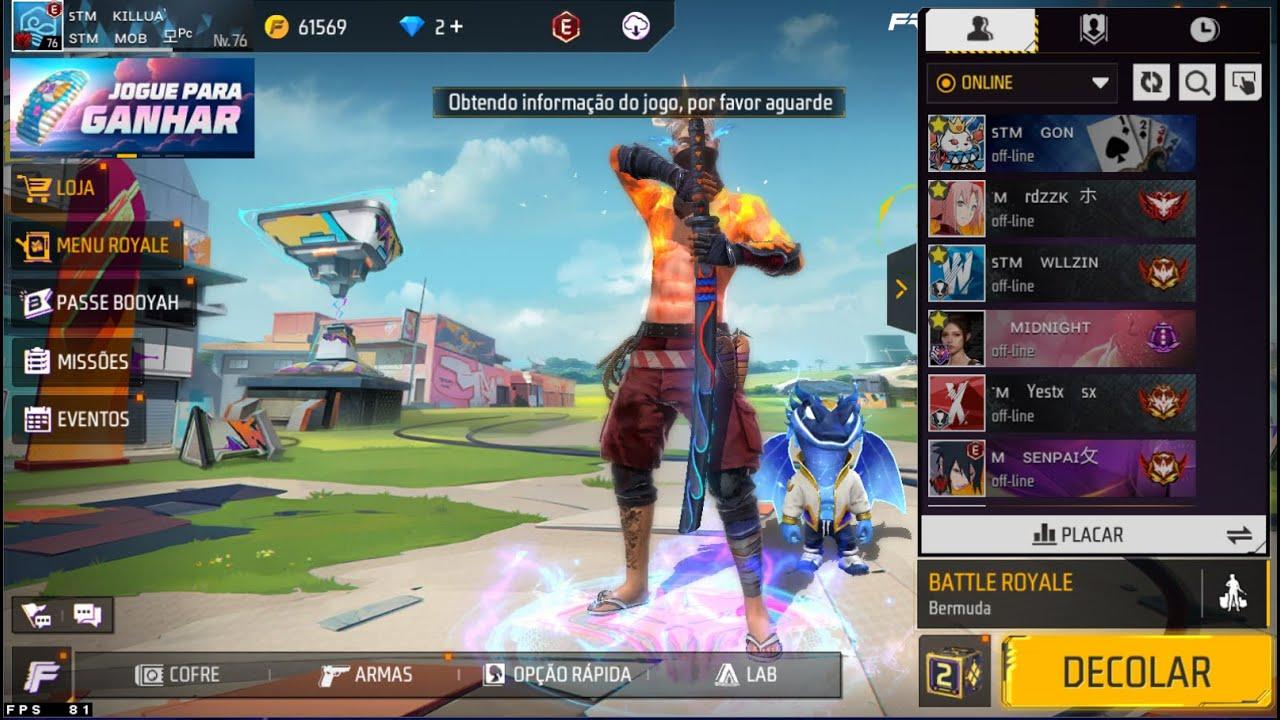Collapse panel with the yellow side chevron
Viewport: 1280px width, 720px height.
pyautogui.click(x=902, y=289)
